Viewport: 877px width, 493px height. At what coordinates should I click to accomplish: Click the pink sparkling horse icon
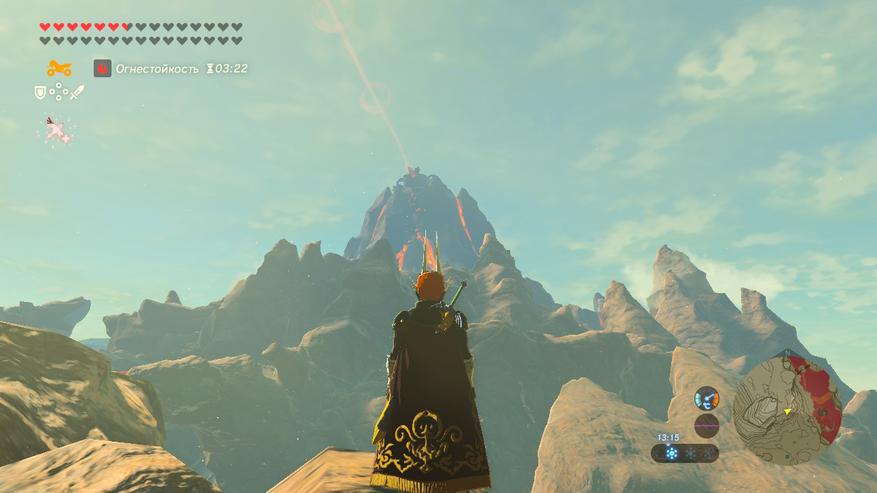click(55, 130)
